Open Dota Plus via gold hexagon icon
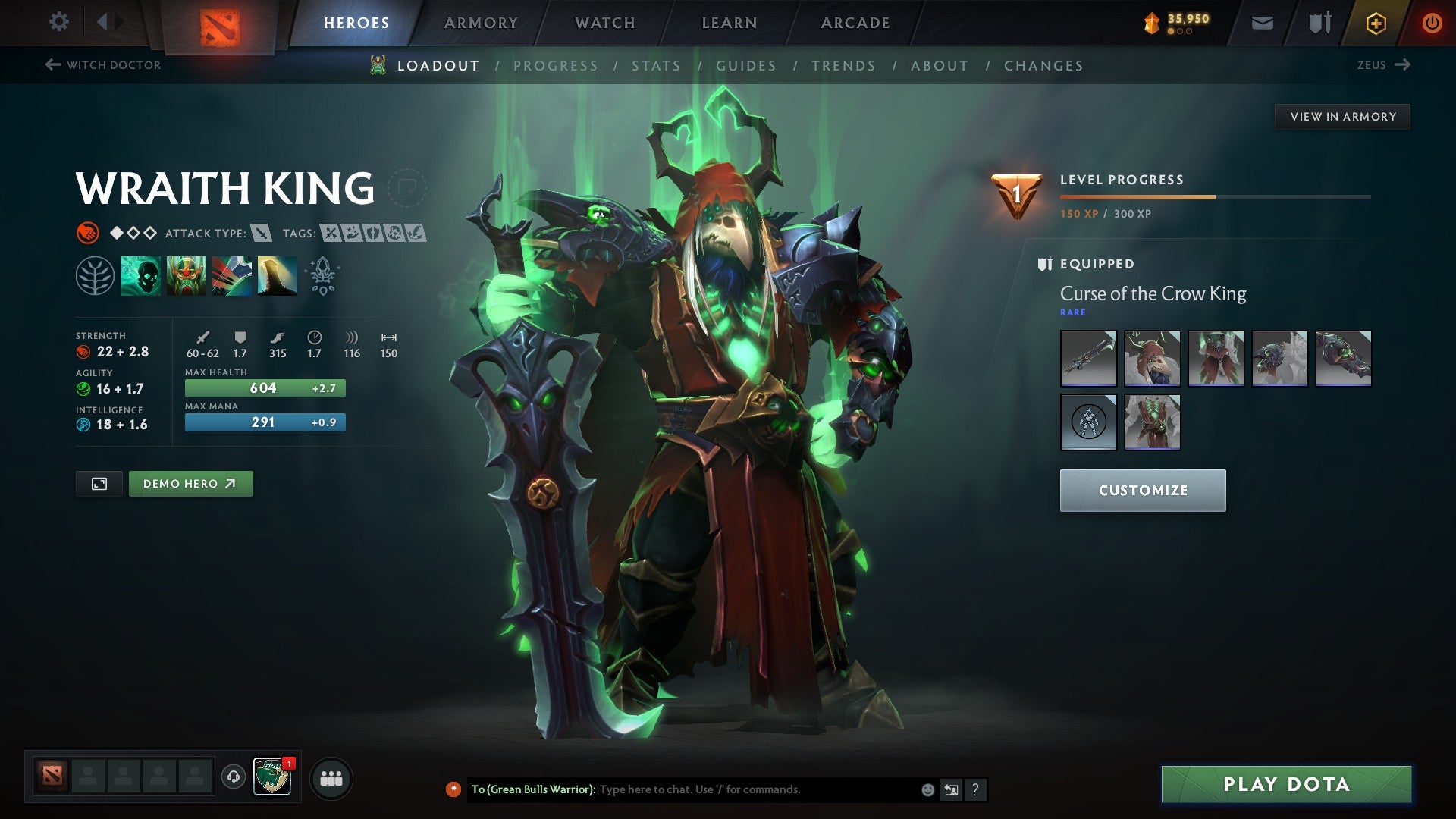 1376,22
